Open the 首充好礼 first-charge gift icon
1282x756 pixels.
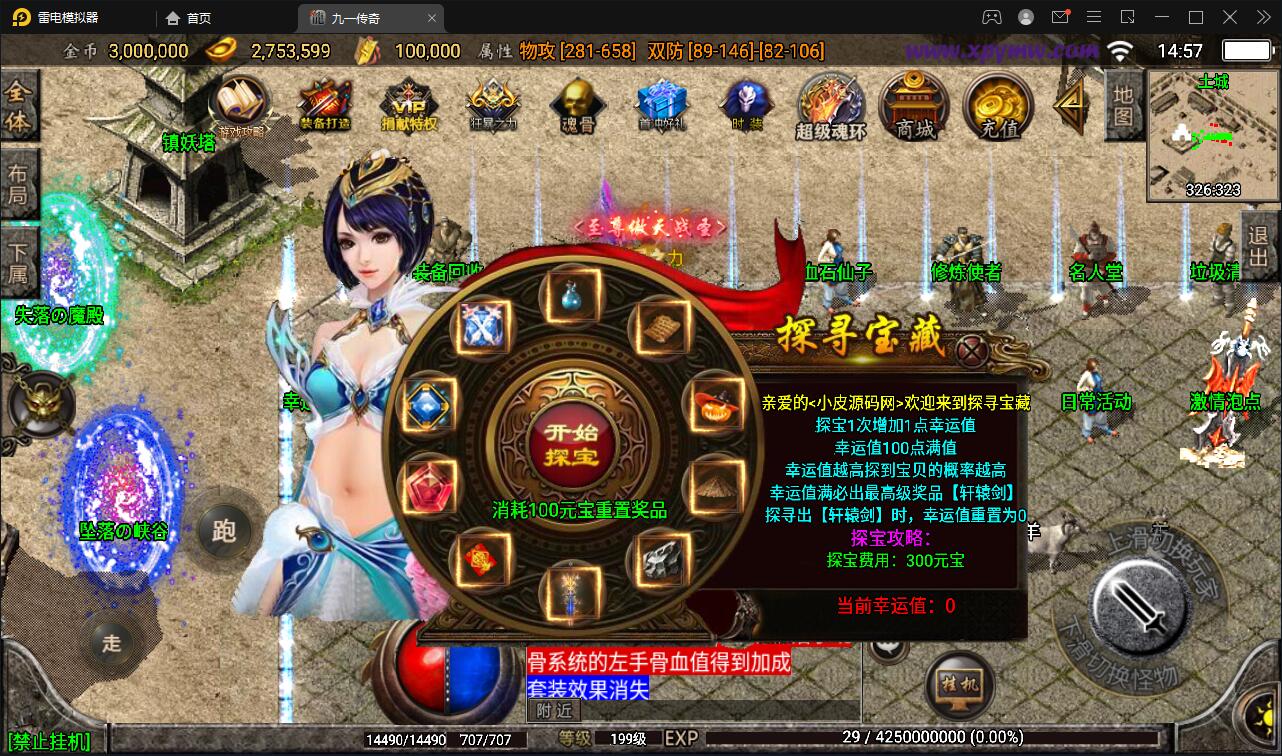(x=660, y=105)
